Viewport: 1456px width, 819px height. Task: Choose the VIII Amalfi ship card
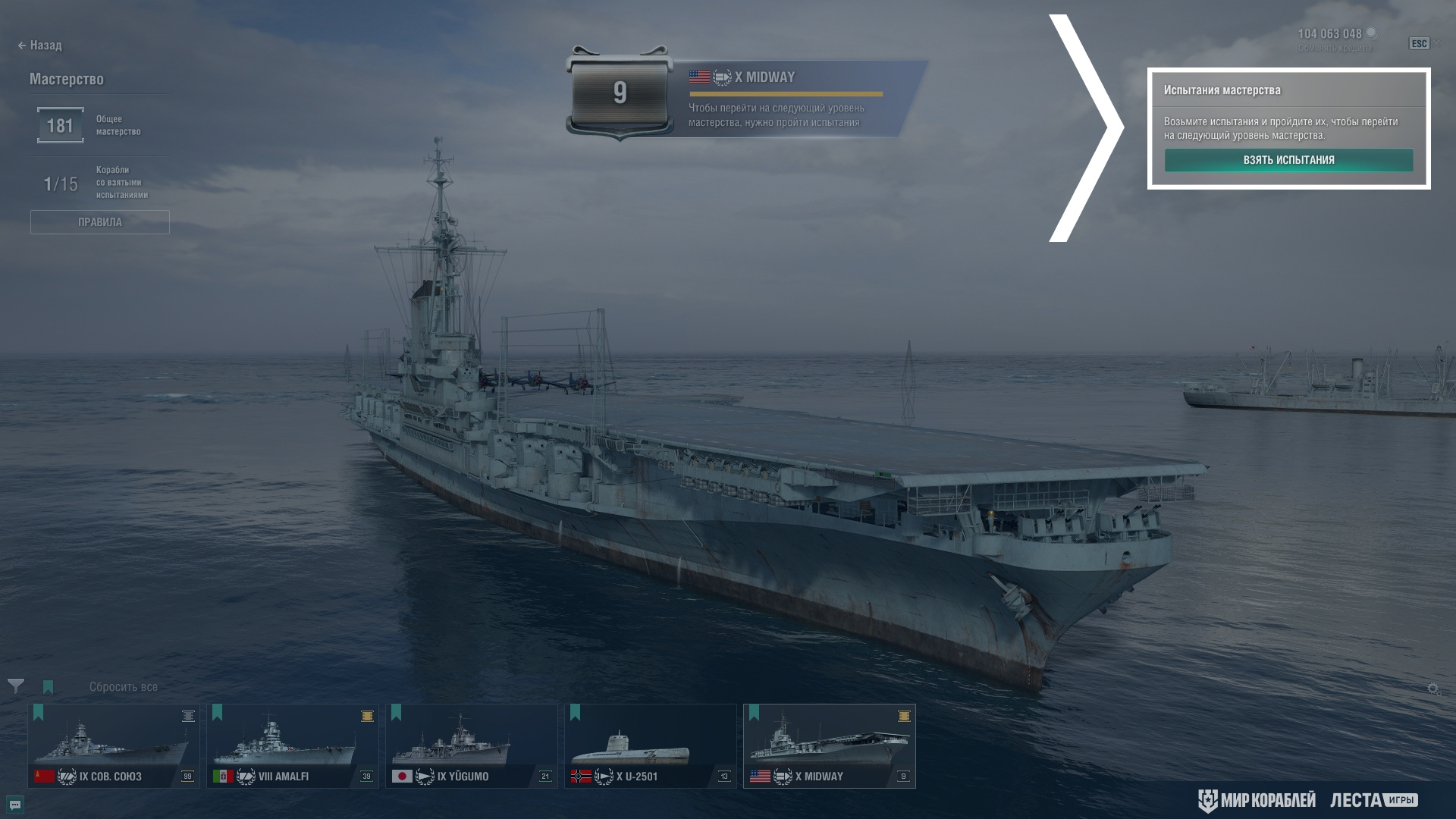[x=293, y=746]
